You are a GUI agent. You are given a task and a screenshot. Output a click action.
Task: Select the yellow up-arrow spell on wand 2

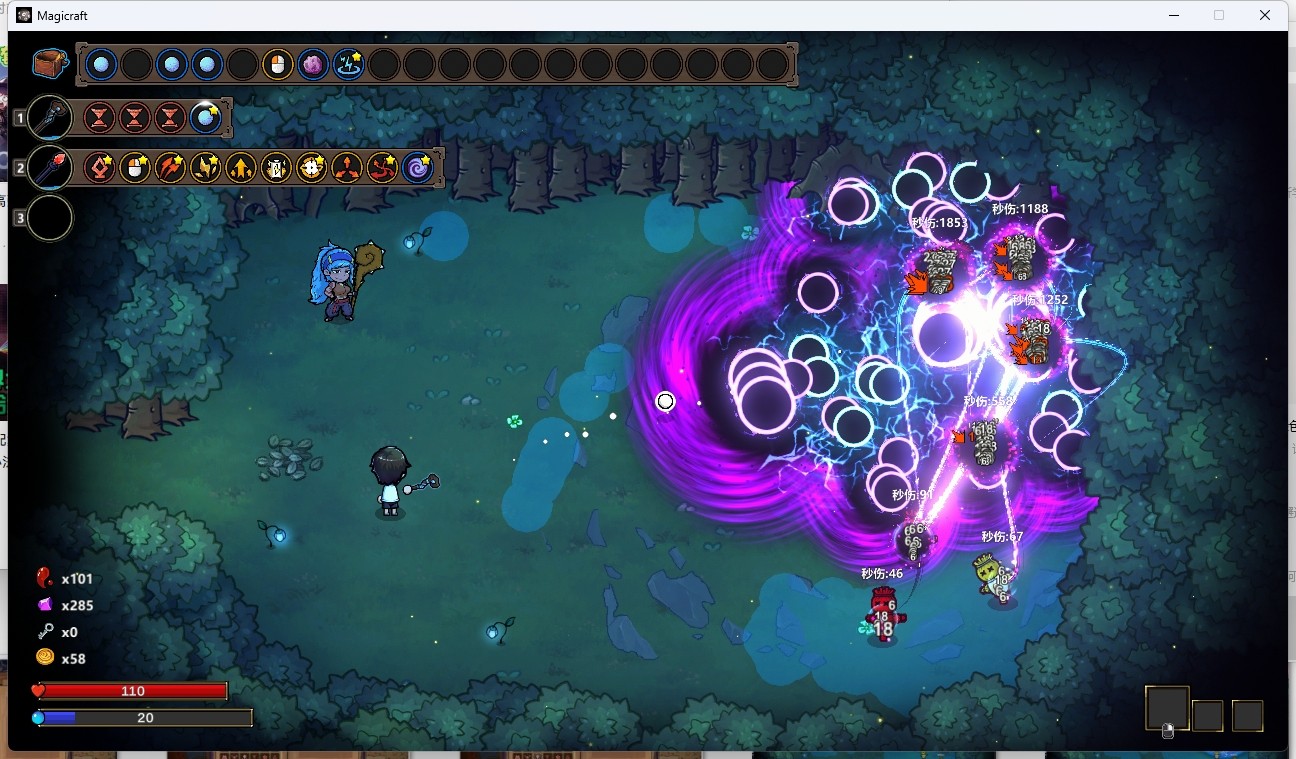(x=241, y=167)
